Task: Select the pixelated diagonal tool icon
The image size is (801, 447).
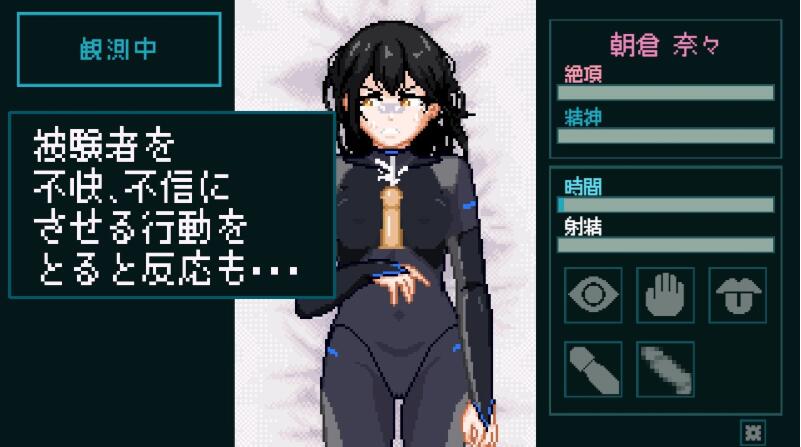Action: click(x=666, y=368)
